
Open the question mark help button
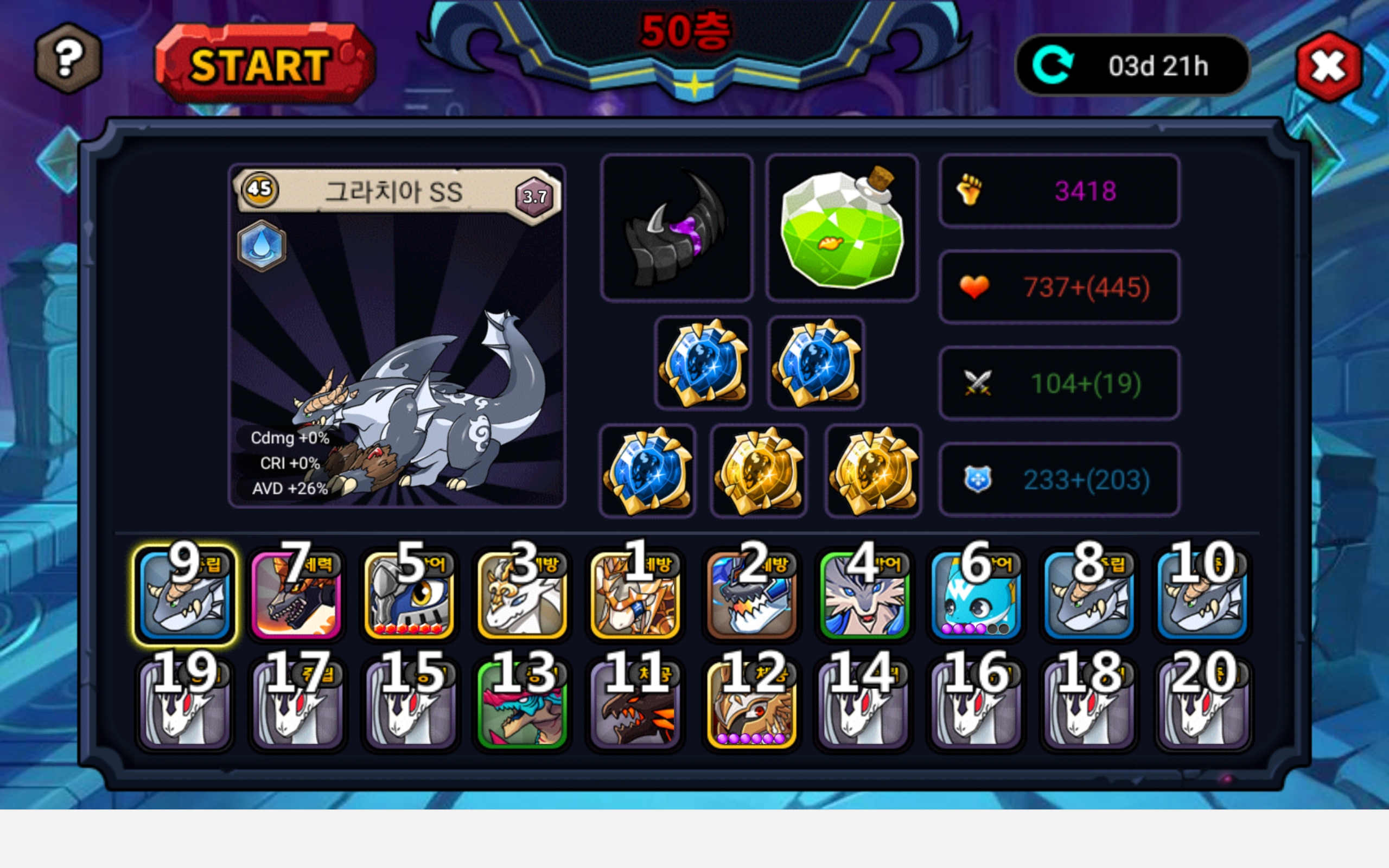[68, 58]
